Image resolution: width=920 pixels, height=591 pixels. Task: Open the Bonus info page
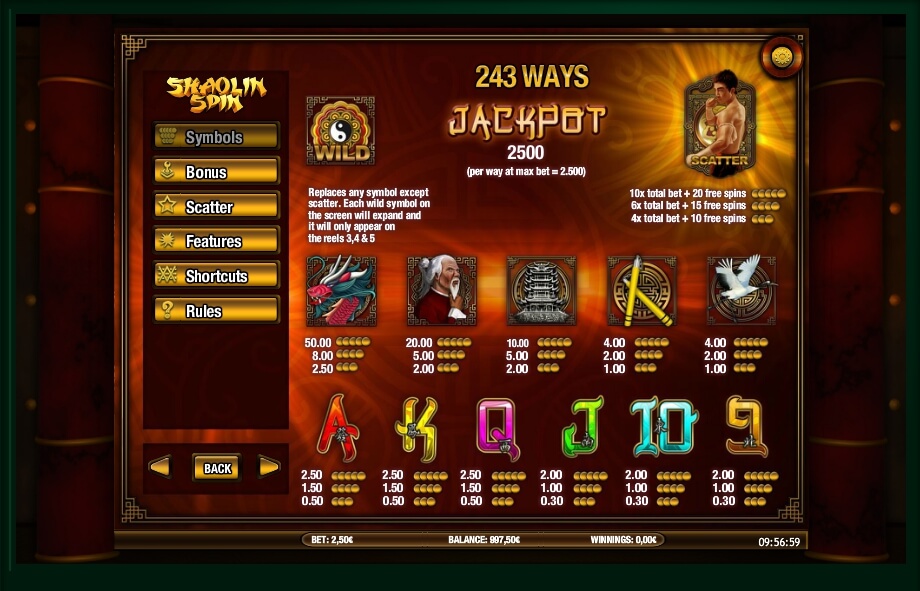click(x=216, y=172)
